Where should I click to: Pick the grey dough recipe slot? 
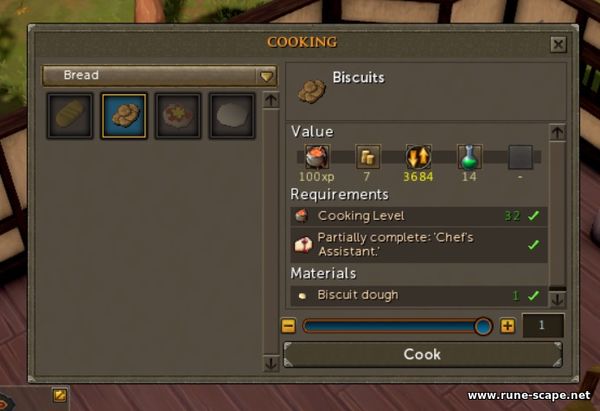[232, 116]
